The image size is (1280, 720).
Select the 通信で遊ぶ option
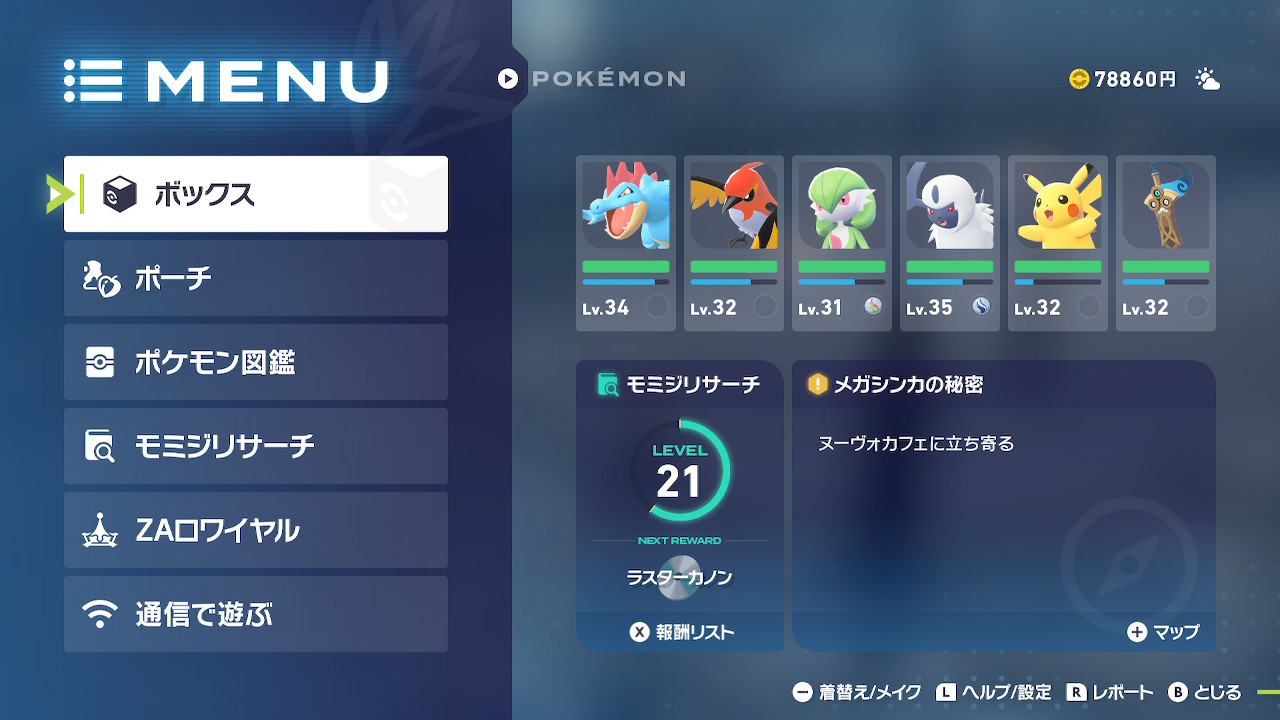point(255,614)
